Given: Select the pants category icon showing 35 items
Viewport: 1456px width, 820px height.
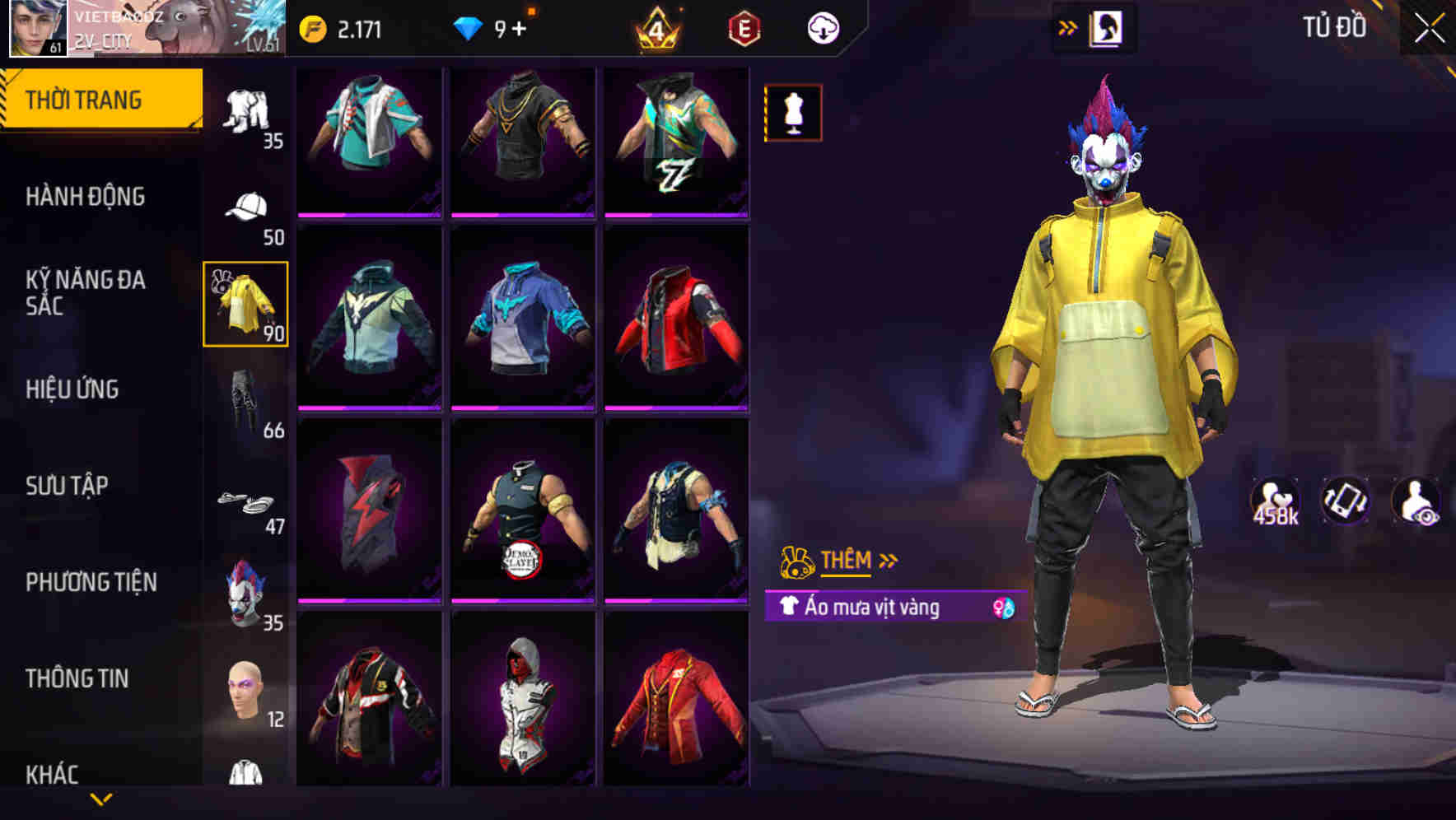Looking at the screenshot, I should click(246, 107).
